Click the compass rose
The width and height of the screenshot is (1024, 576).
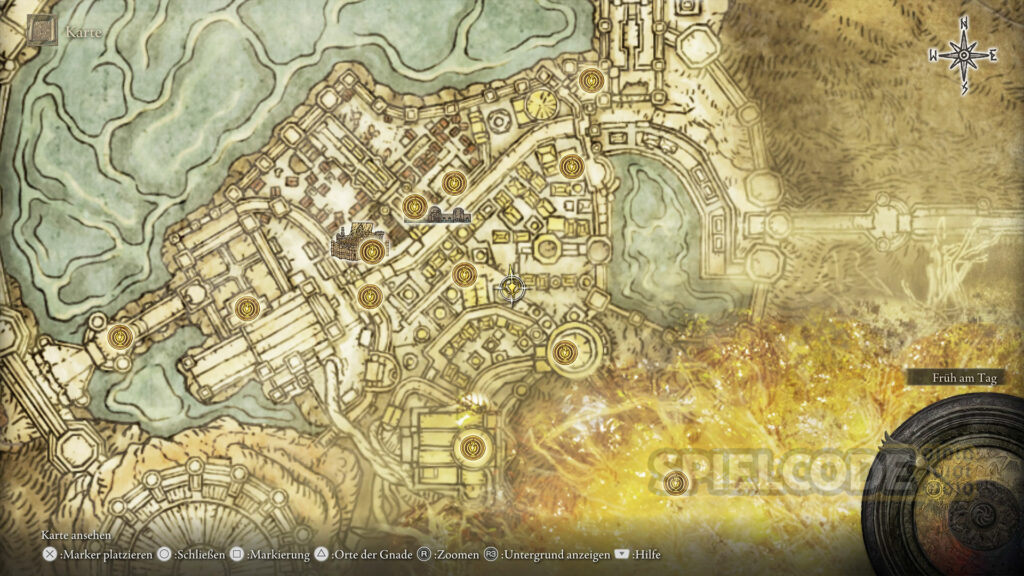(x=963, y=56)
